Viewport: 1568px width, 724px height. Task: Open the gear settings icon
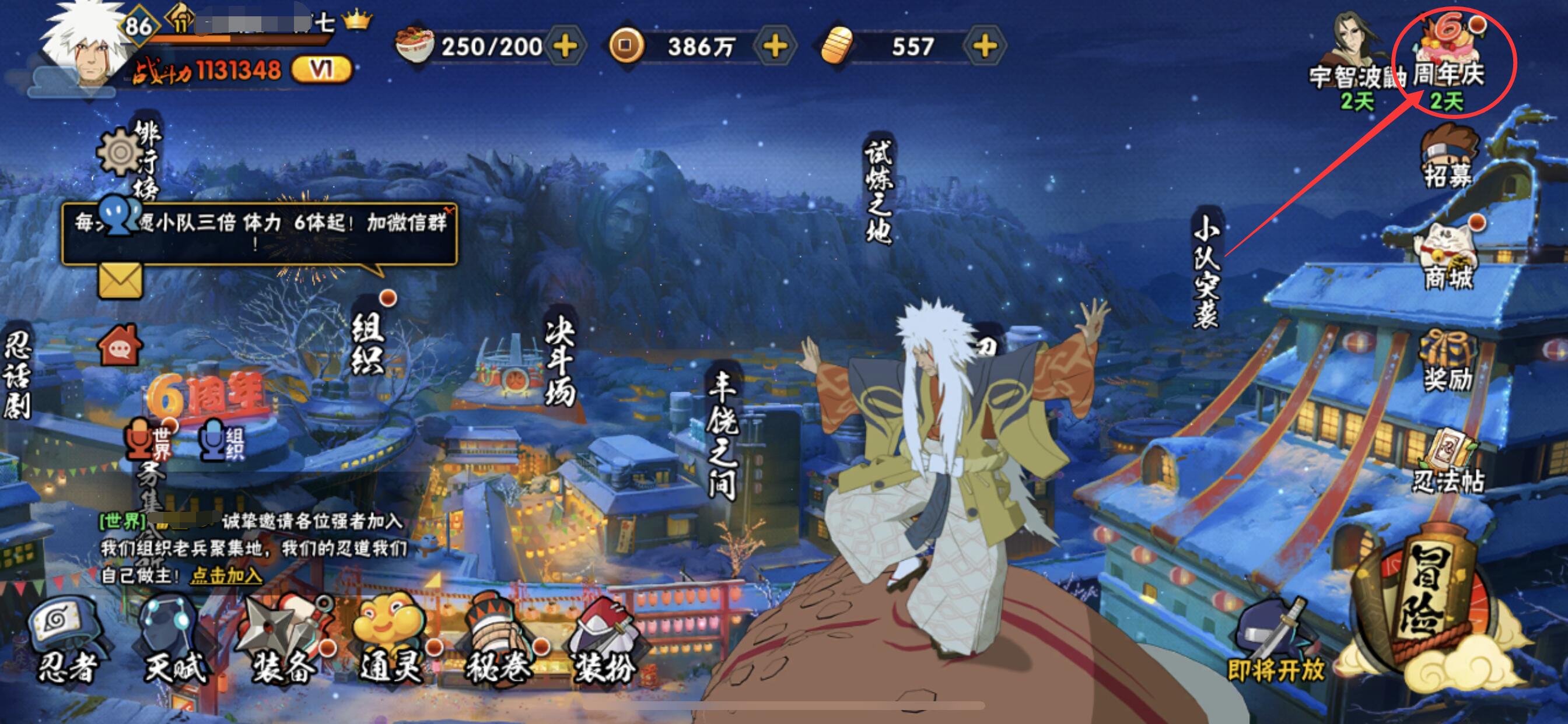(x=120, y=152)
